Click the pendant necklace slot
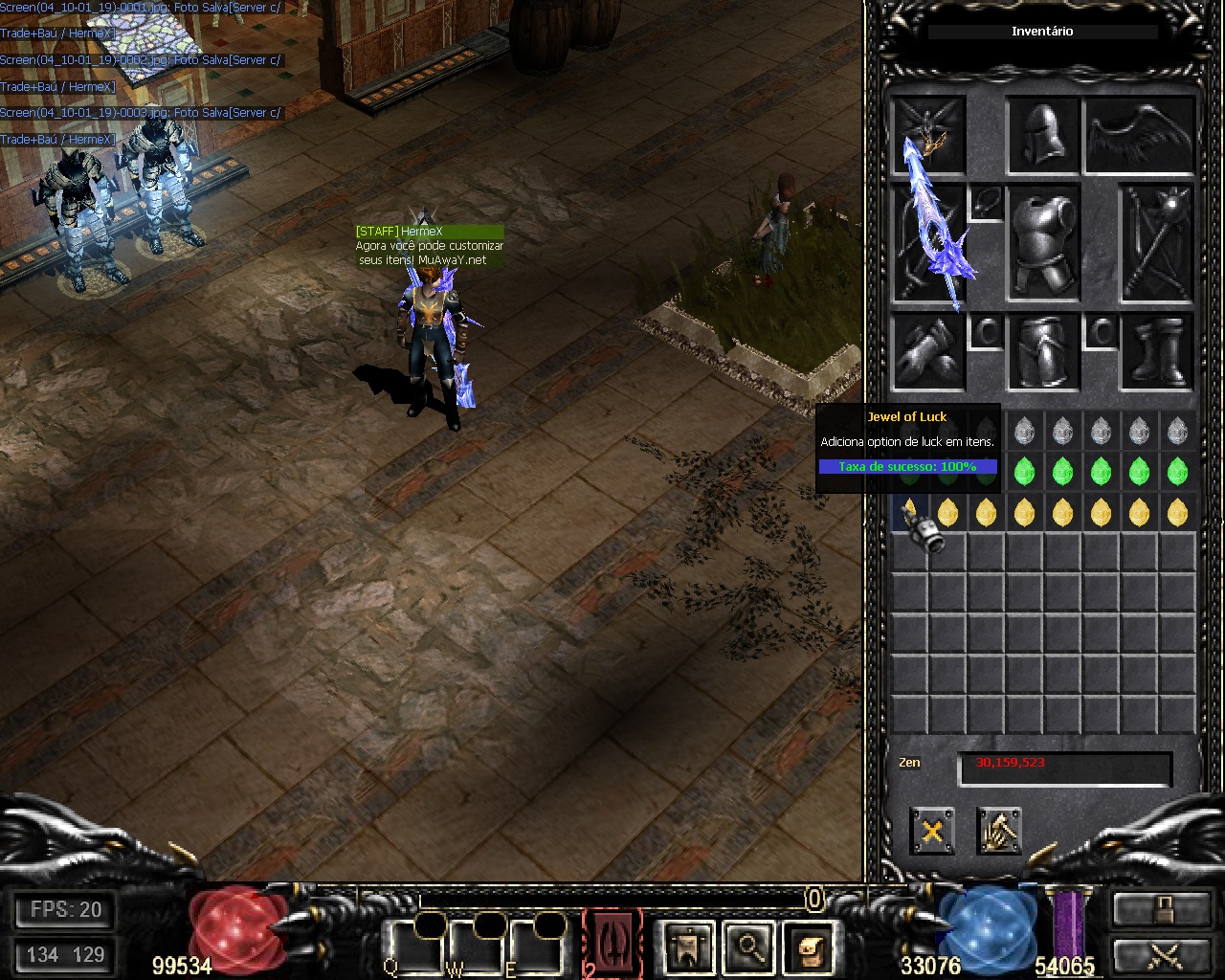This screenshot has height=980, width=1225. (x=986, y=203)
